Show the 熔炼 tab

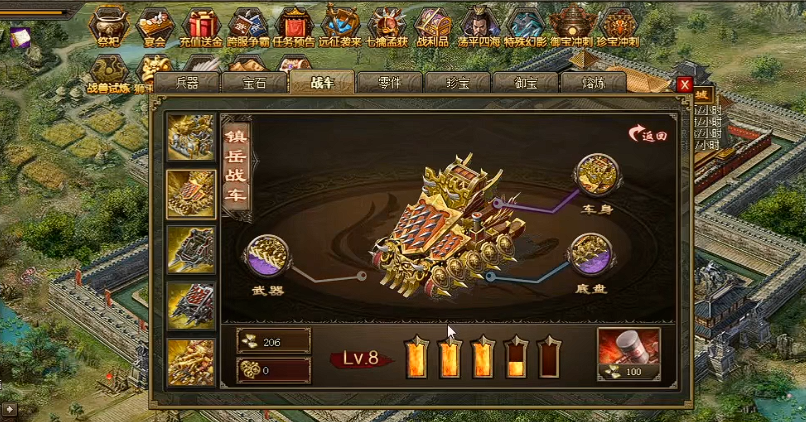click(592, 84)
